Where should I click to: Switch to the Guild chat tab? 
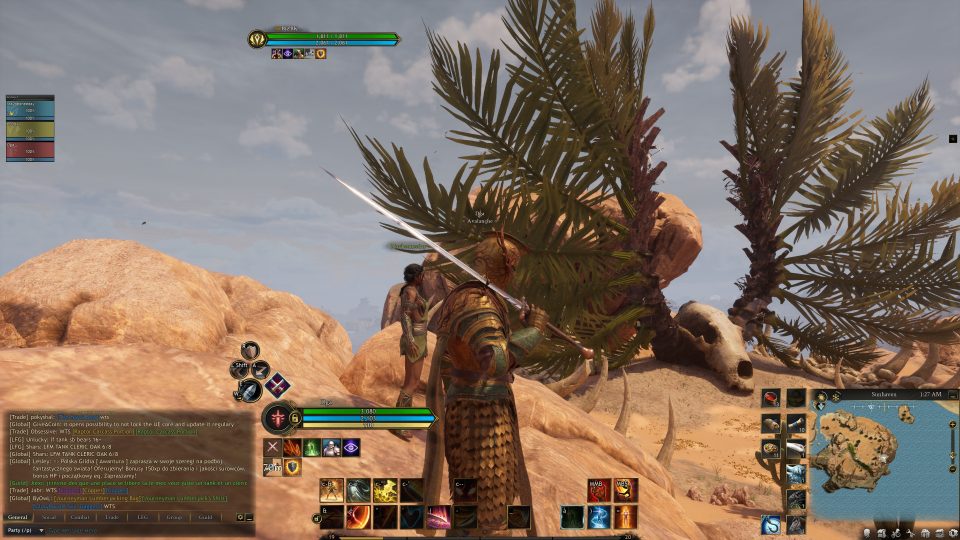click(x=205, y=517)
